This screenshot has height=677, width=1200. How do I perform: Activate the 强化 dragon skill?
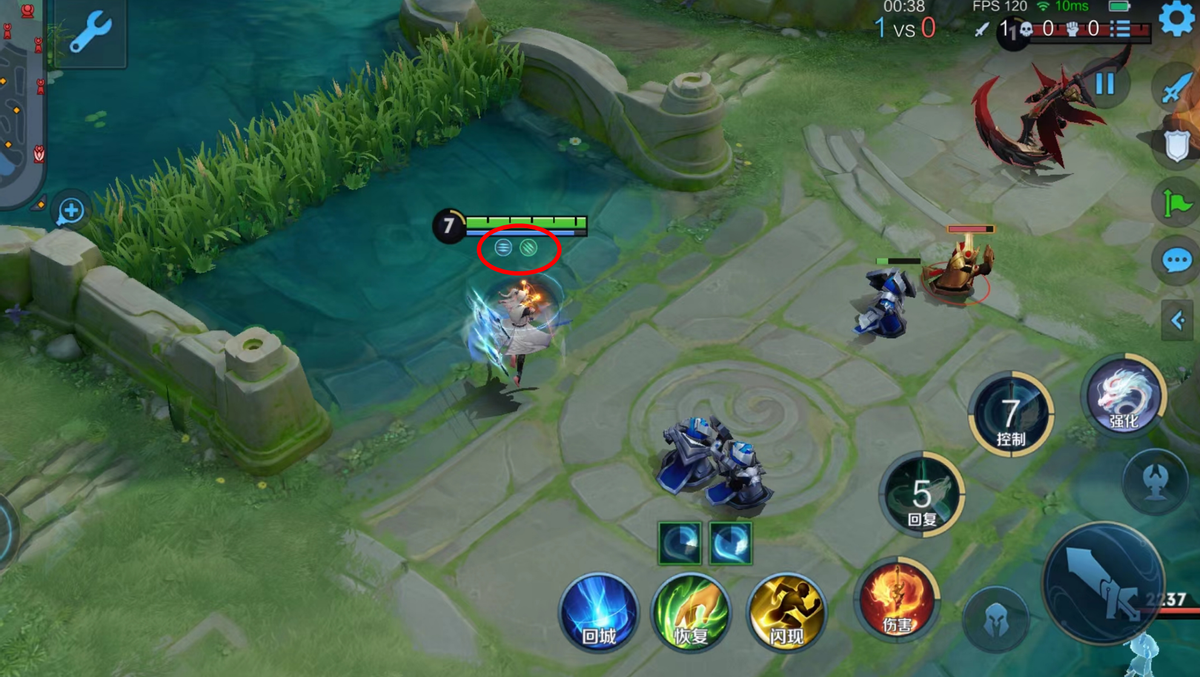click(x=1124, y=395)
